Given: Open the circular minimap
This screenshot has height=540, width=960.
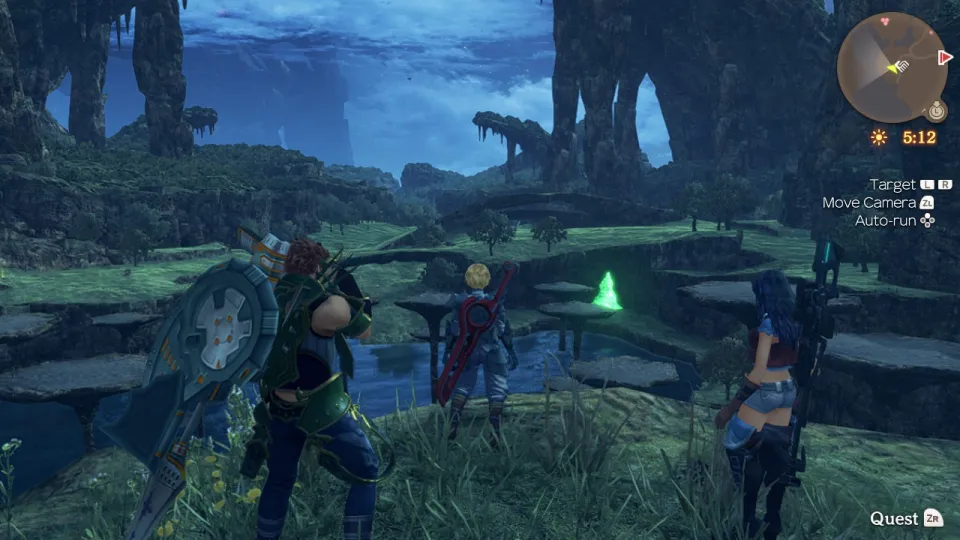Looking at the screenshot, I should click(891, 68).
